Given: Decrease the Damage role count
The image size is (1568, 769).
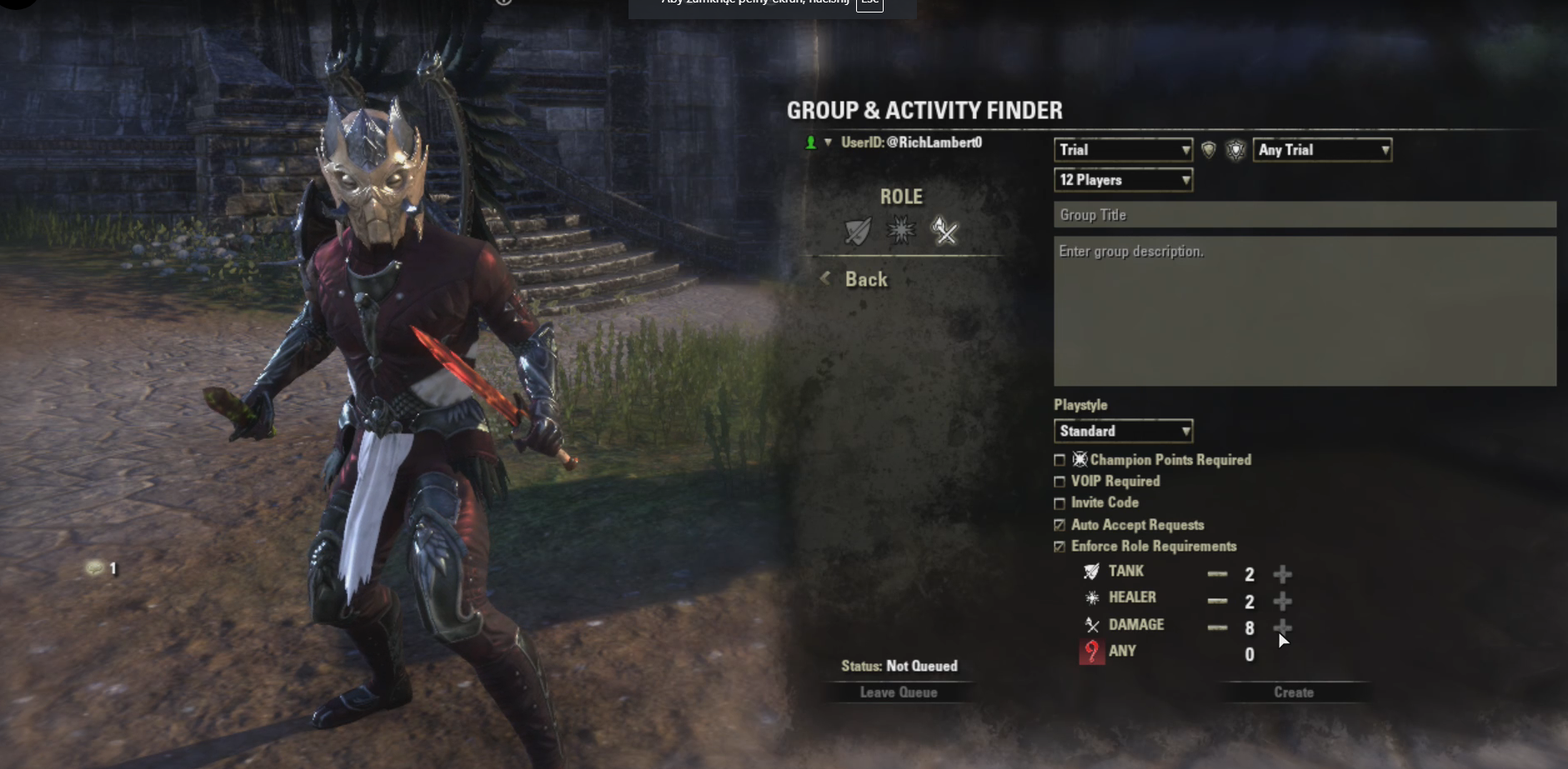Looking at the screenshot, I should 1217,627.
